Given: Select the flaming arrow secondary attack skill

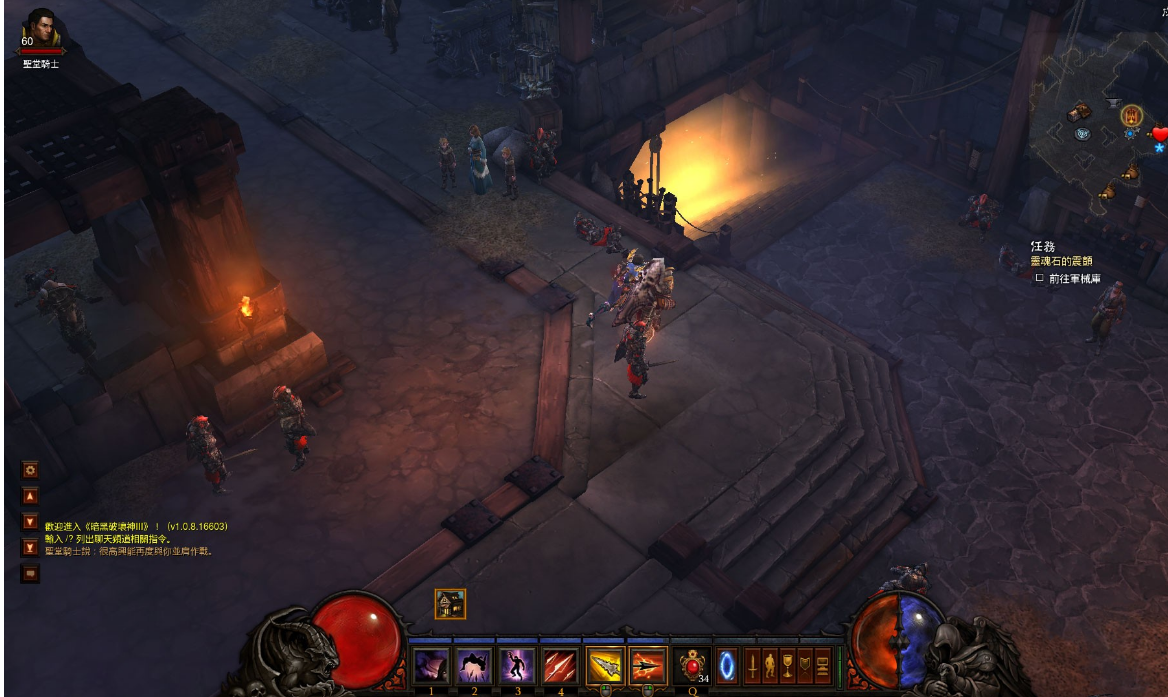Looking at the screenshot, I should pyautogui.click(x=648, y=665).
